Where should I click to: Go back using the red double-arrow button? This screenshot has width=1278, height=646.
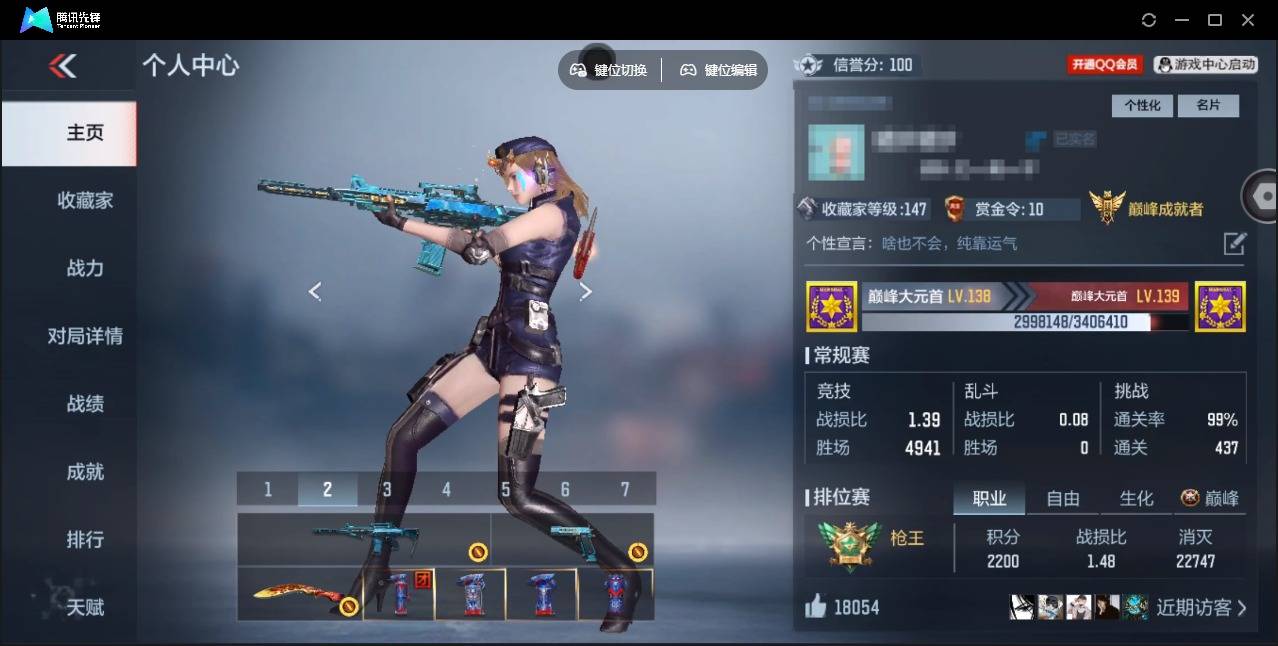coord(62,67)
